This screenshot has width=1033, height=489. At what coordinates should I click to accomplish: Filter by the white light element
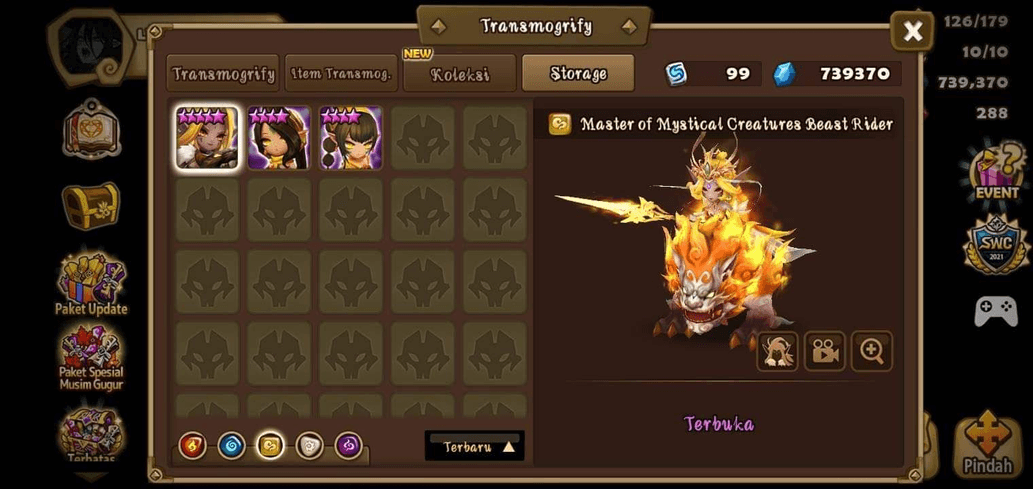tap(309, 446)
